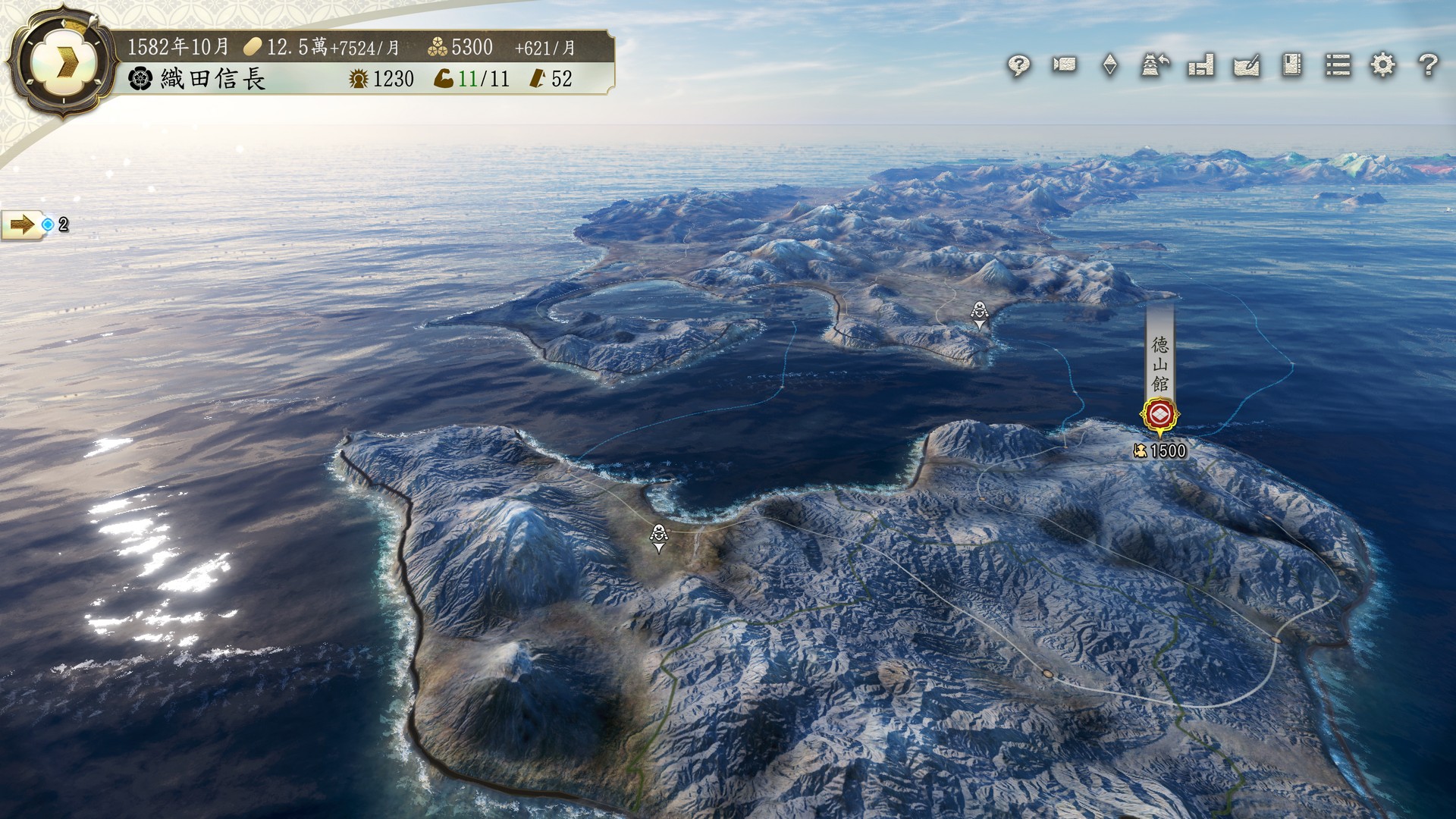Return to home castle via castle icon
The image size is (1456, 819).
pos(1155,65)
